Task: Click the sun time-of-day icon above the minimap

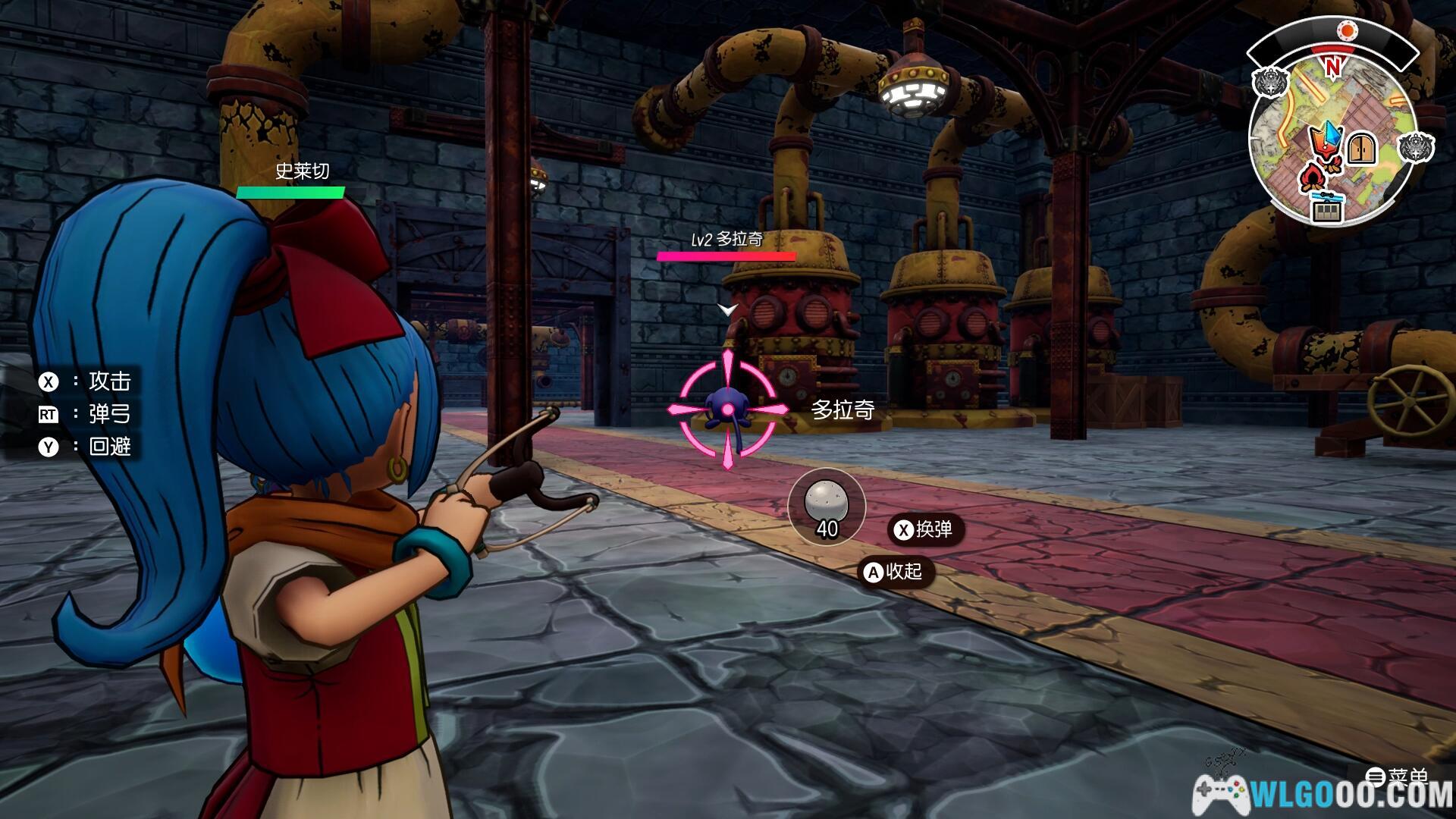Action: coord(1347,30)
